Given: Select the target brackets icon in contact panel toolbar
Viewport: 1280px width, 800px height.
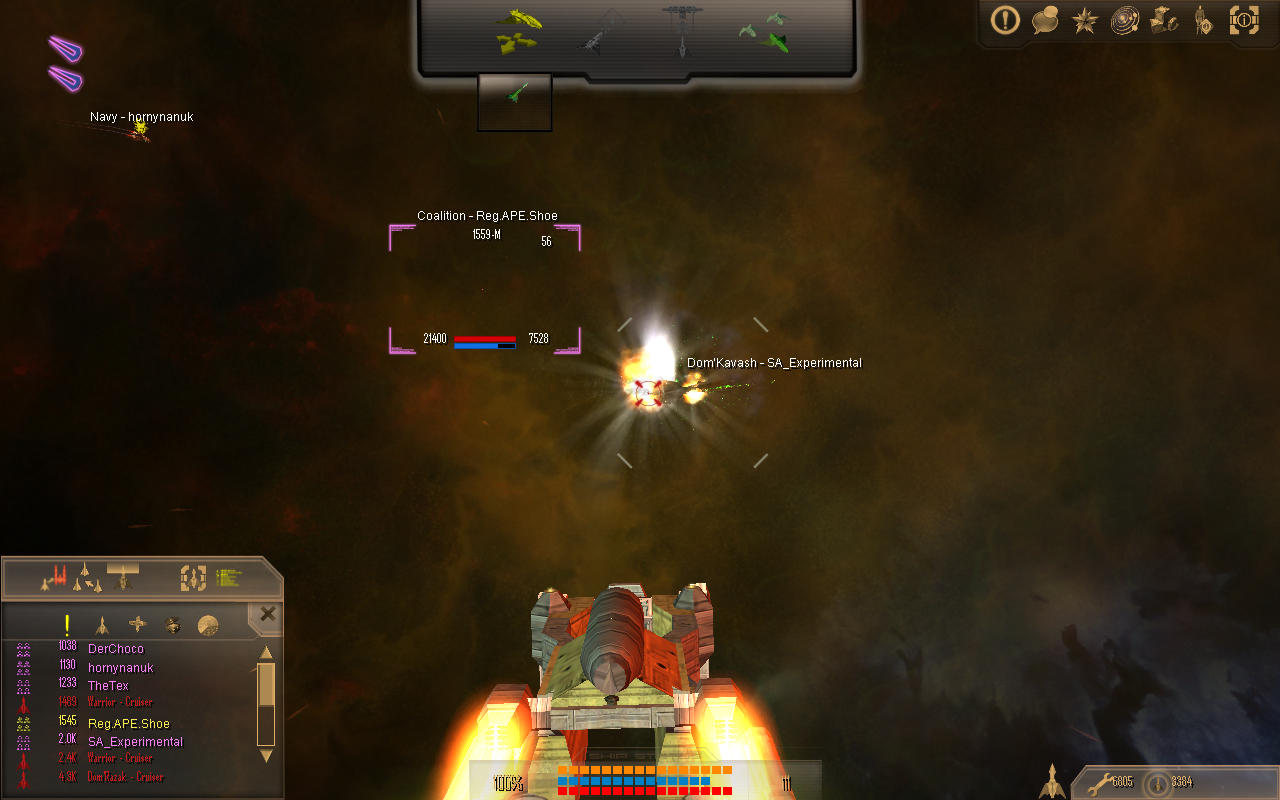Looking at the screenshot, I should tap(192, 577).
